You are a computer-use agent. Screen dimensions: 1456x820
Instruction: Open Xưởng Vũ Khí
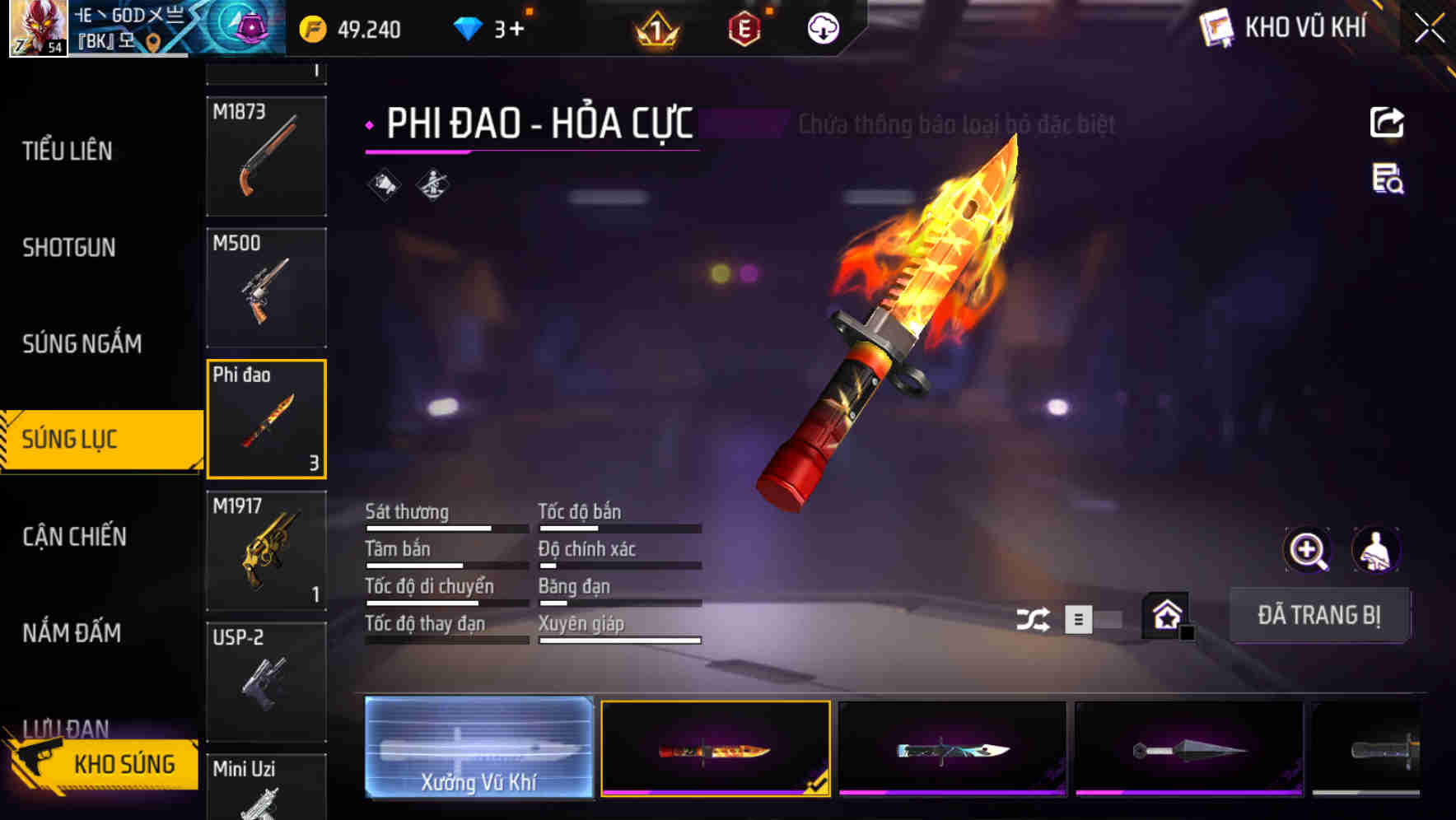coord(480,748)
